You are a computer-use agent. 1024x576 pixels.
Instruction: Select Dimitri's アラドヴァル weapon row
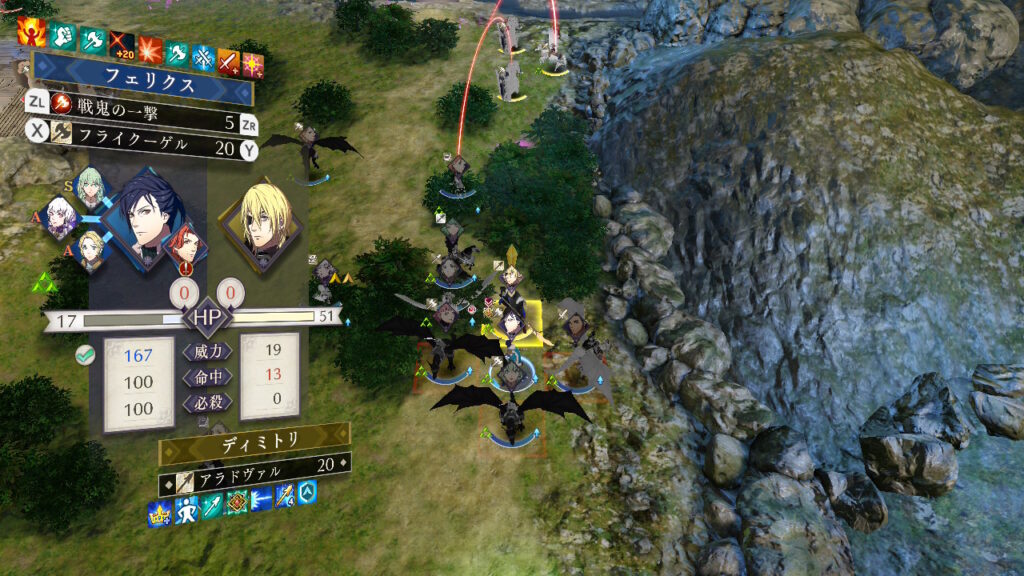pyautogui.click(x=255, y=466)
